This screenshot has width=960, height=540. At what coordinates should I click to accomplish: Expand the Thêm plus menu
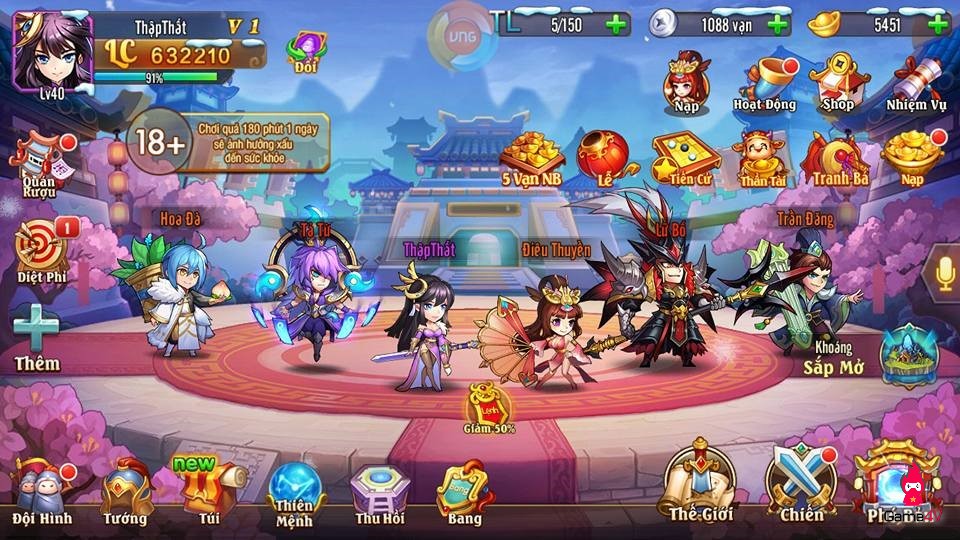(37, 335)
